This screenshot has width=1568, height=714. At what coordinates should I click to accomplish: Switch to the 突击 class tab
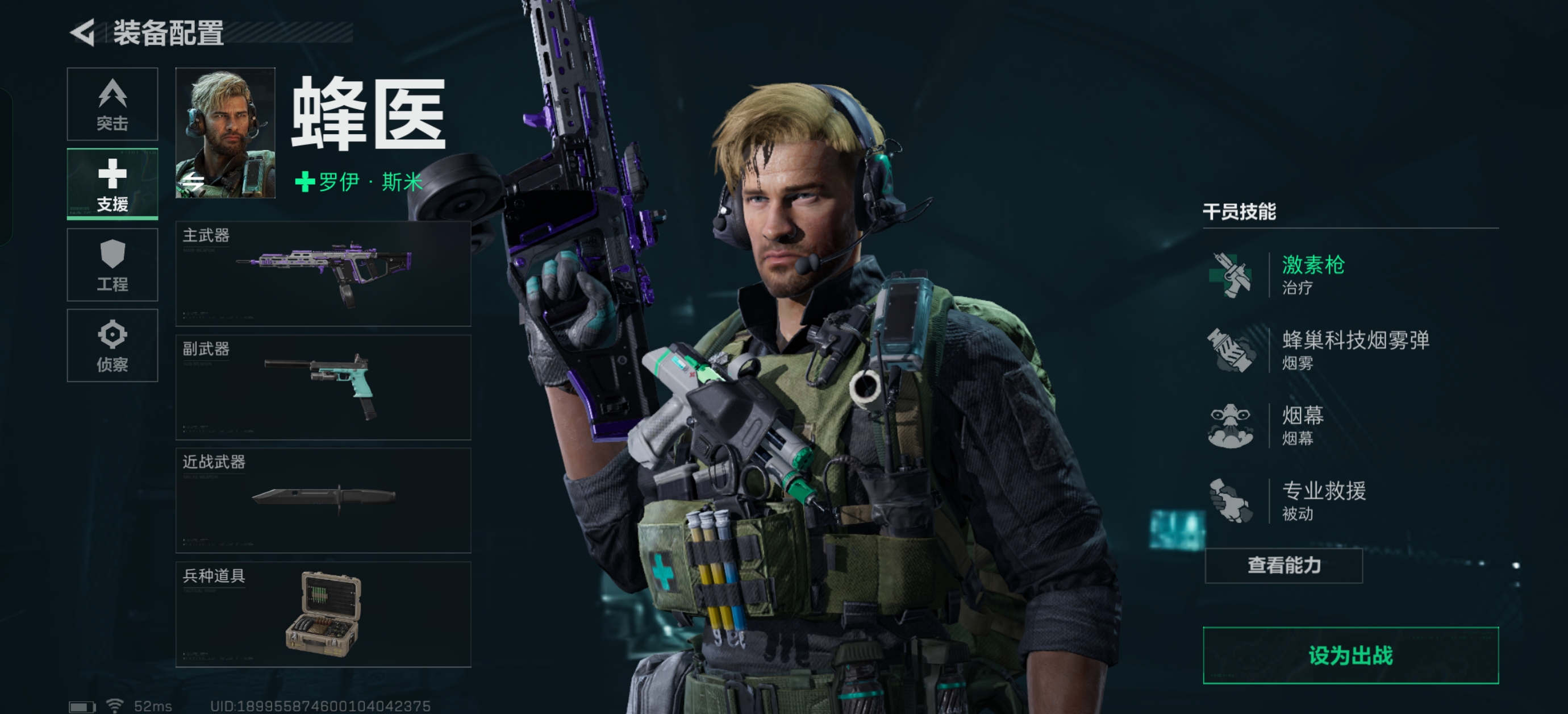click(x=112, y=104)
